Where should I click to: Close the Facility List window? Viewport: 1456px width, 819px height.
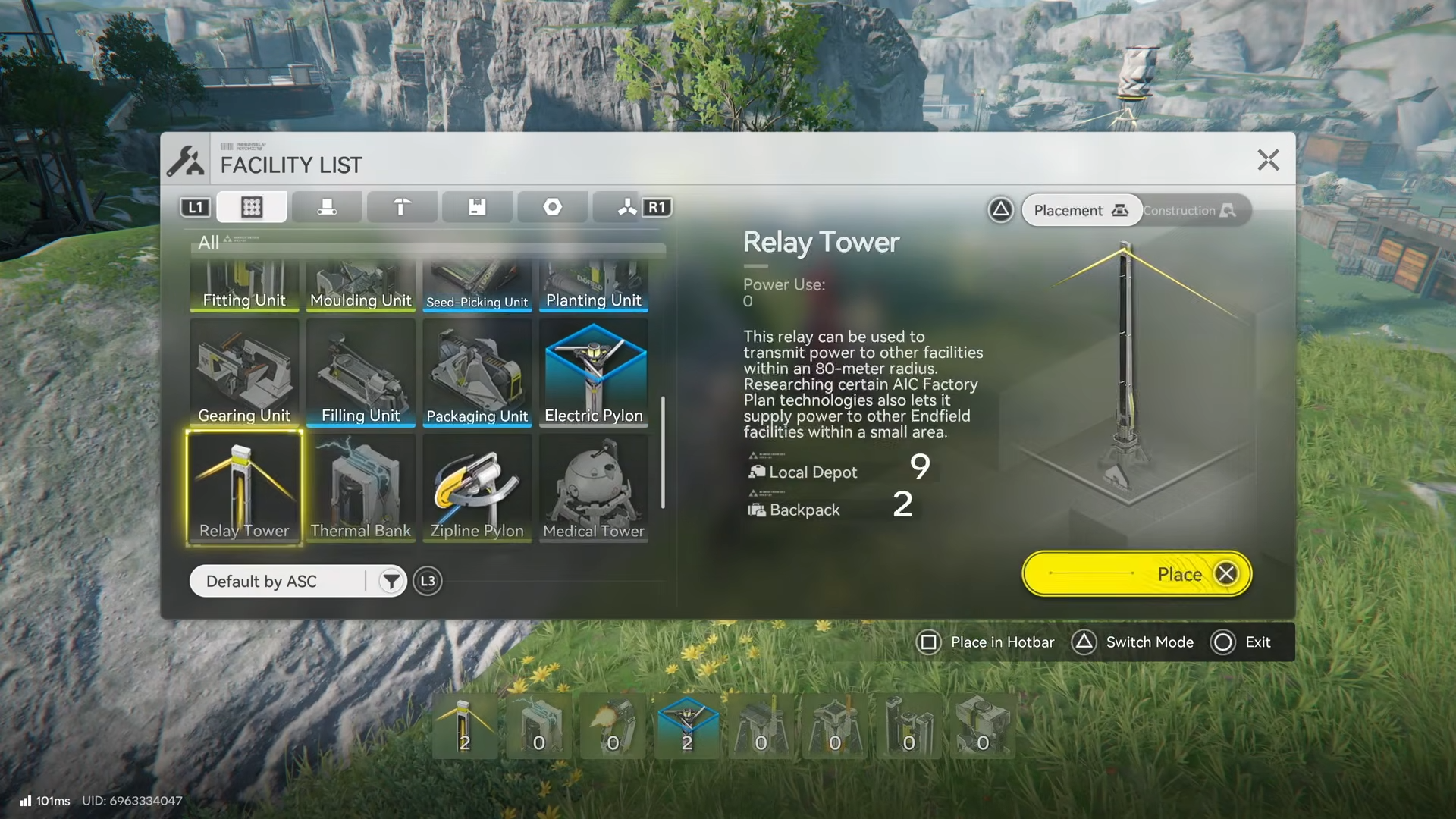[x=1268, y=160]
